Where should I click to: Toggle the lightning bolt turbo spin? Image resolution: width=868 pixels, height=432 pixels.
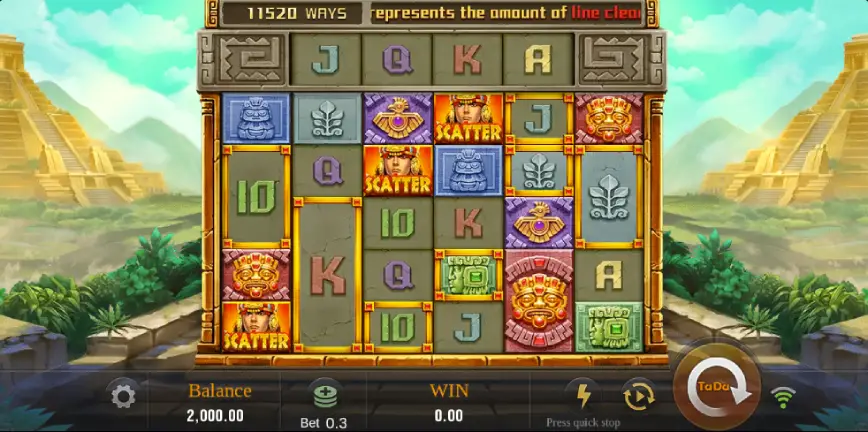click(581, 394)
